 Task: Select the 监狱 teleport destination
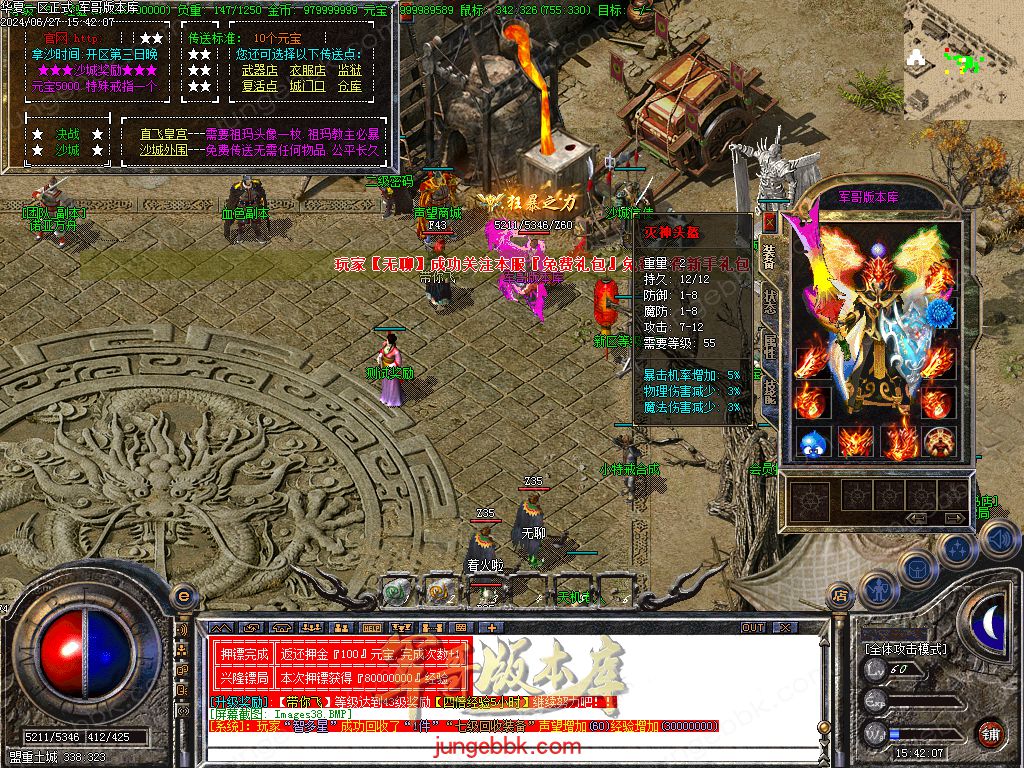(x=349, y=71)
